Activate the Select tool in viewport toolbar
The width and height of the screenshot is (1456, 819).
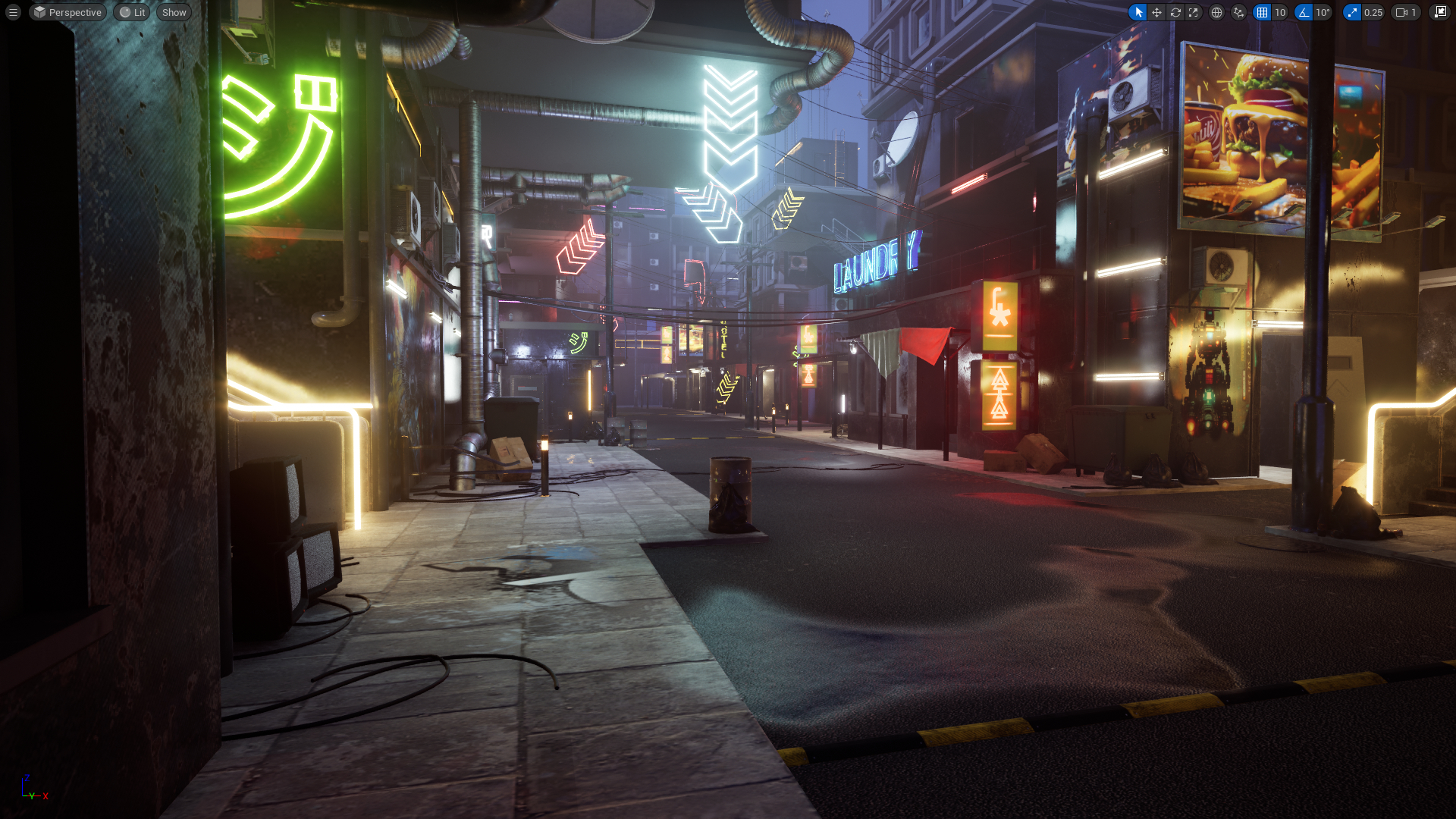click(x=1139, y=12)
